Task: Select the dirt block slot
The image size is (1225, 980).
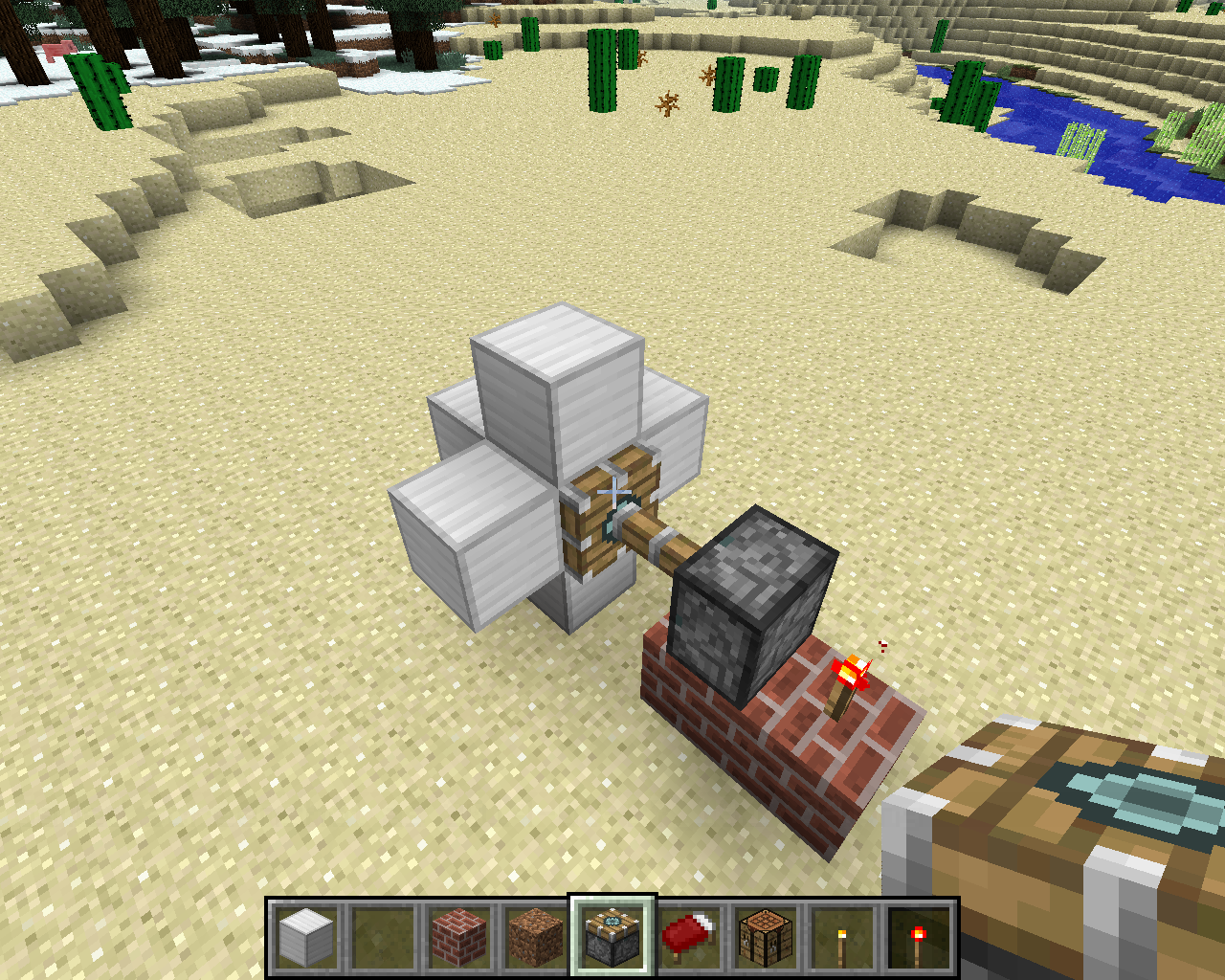Action: [x=536, y=936]
